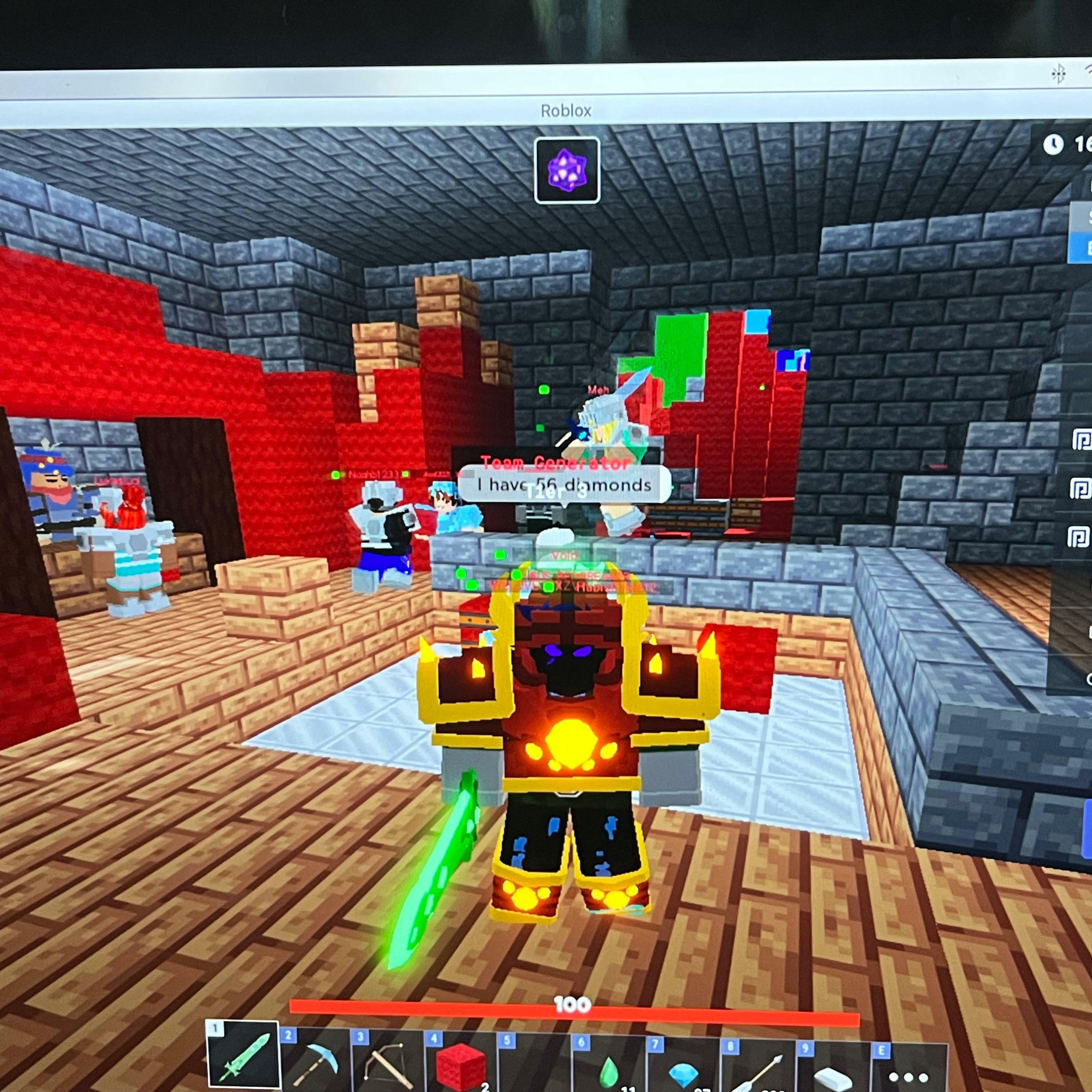1092x1092 pixels.
Task: Select the emerald sword hotbar slot
Action: coord(244,1057)
